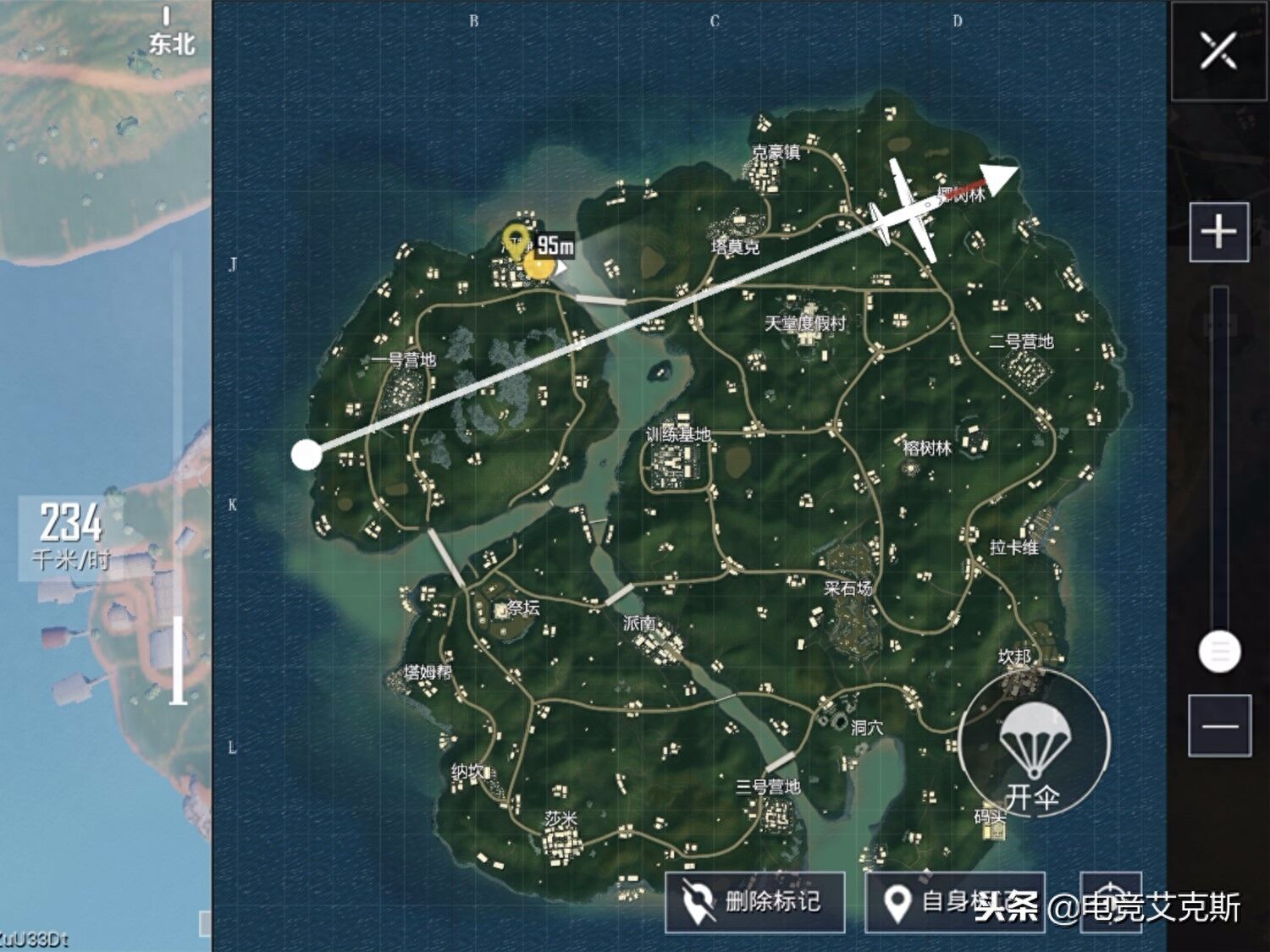Image resolution: width=1270 pixels, height=952 pixels.
Task: Zoom in the map with plus button
Action: tap(1219, 232)
